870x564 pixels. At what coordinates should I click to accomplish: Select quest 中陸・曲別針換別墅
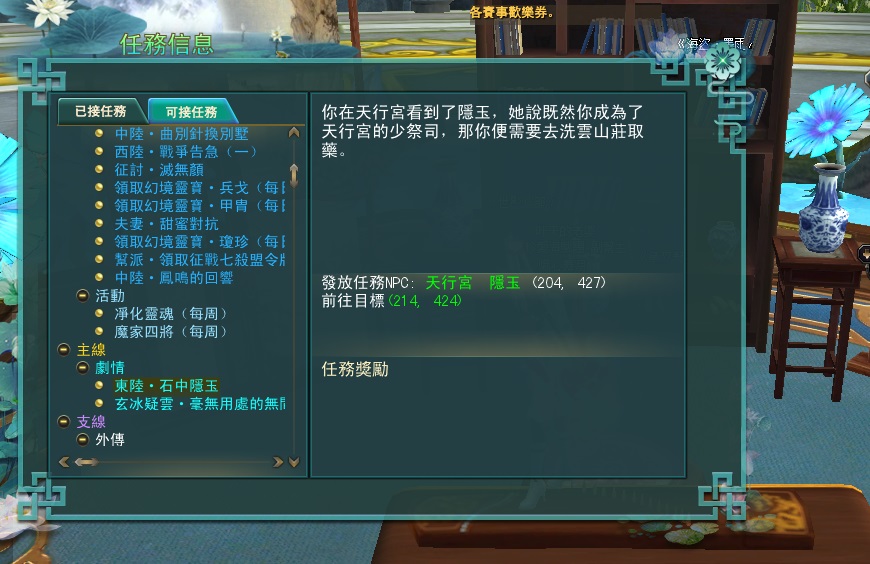181,133
